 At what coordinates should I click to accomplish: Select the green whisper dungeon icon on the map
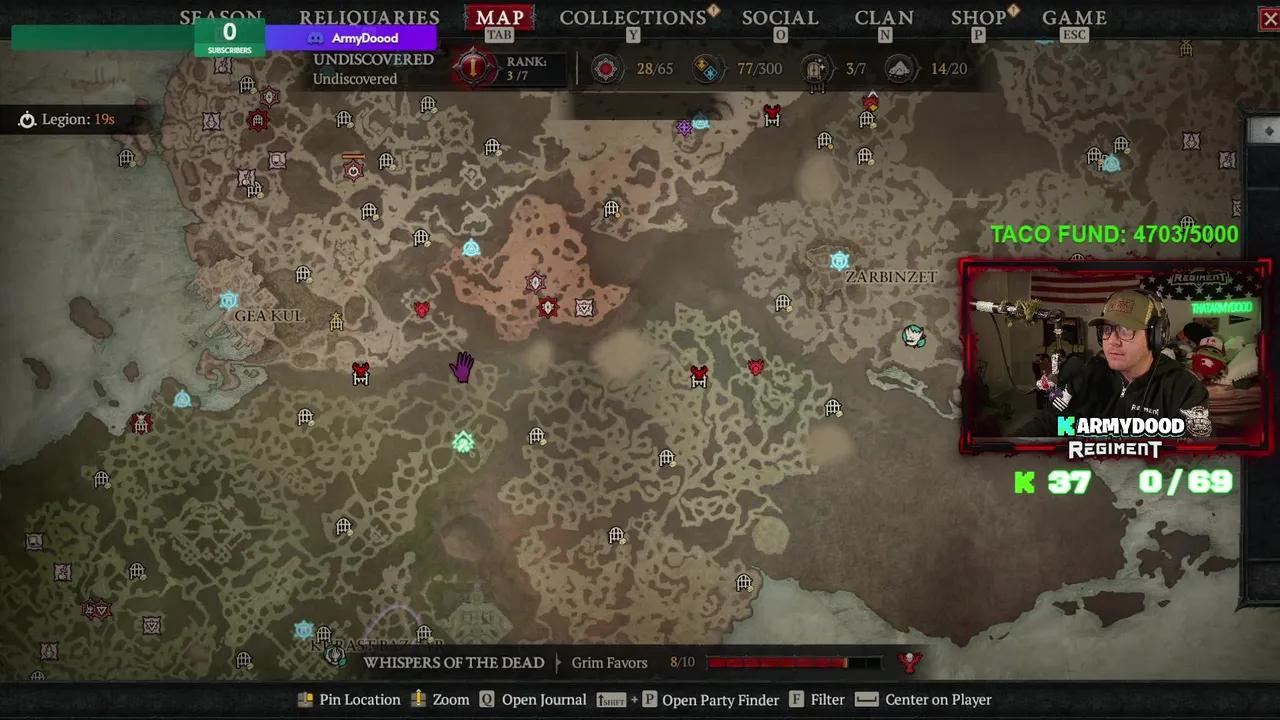(462, 440)
